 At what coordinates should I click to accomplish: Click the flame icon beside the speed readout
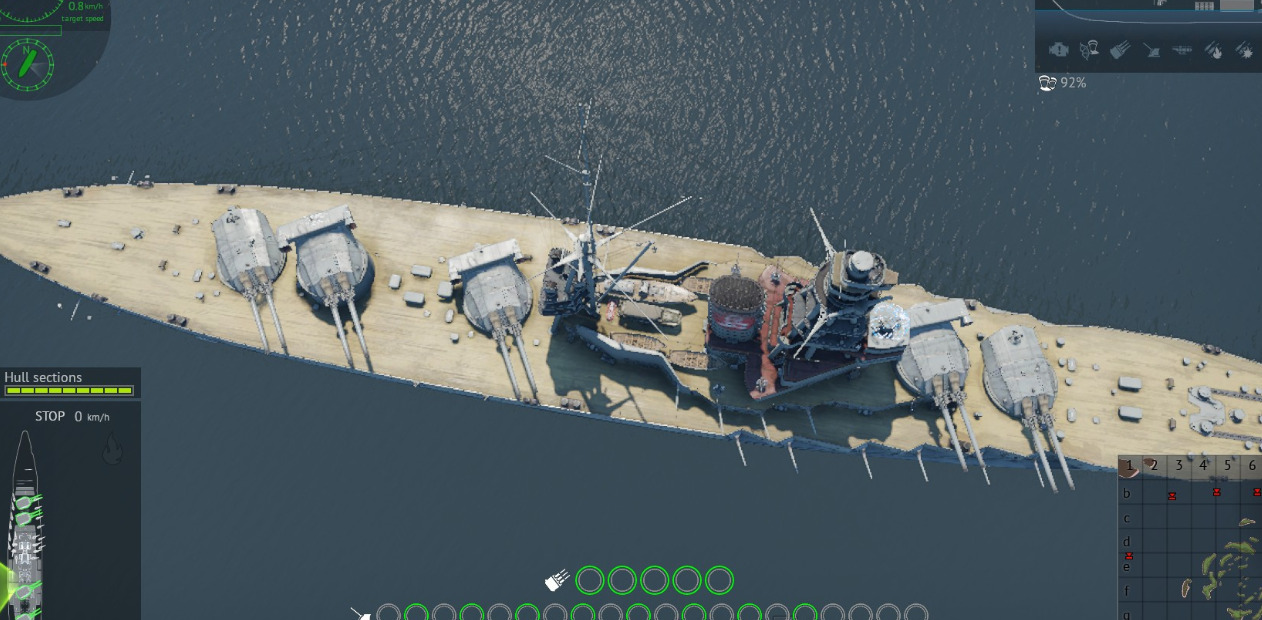pos(113,451)
